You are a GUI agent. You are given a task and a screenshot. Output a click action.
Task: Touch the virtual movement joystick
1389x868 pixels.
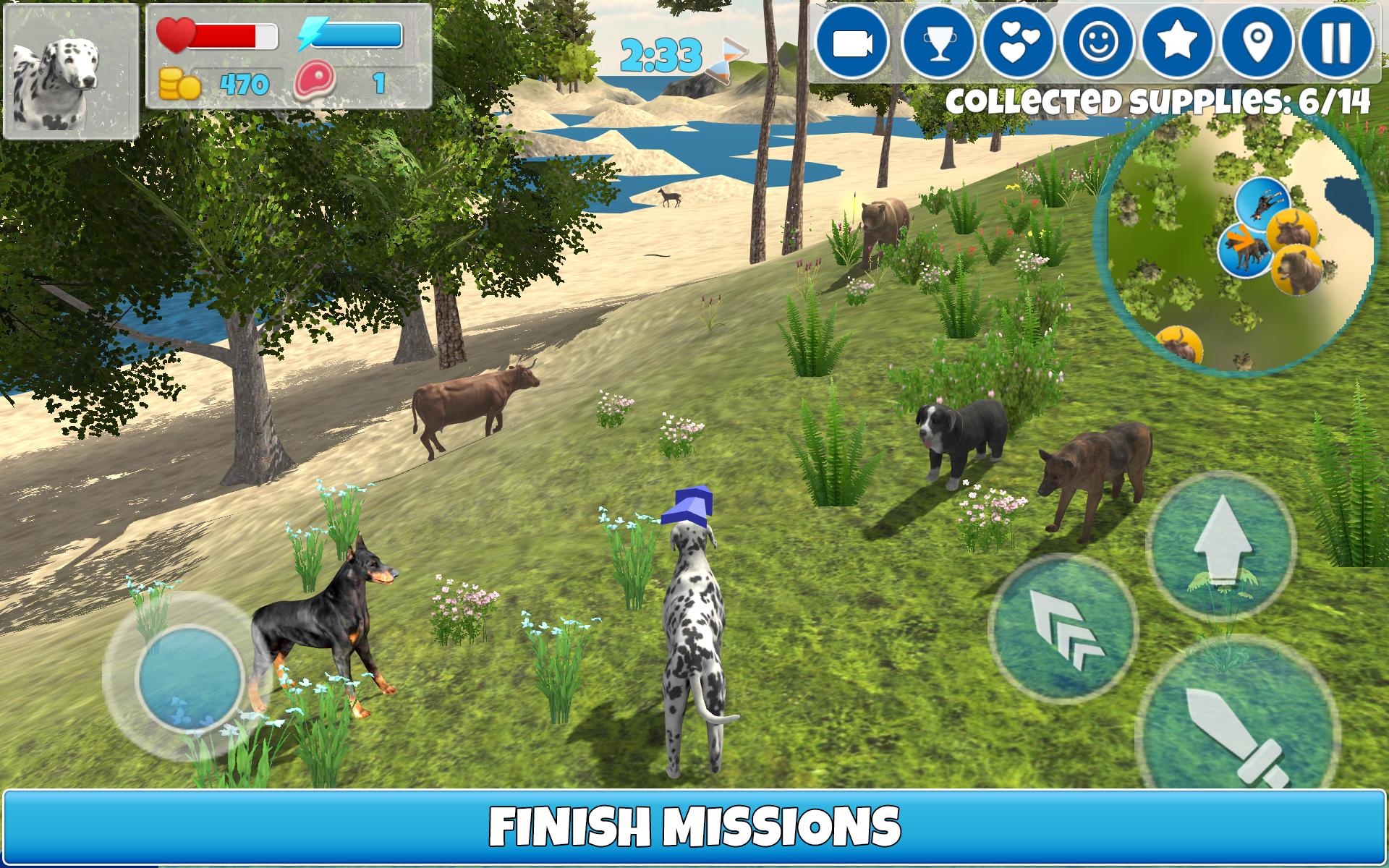coord(189,676)
